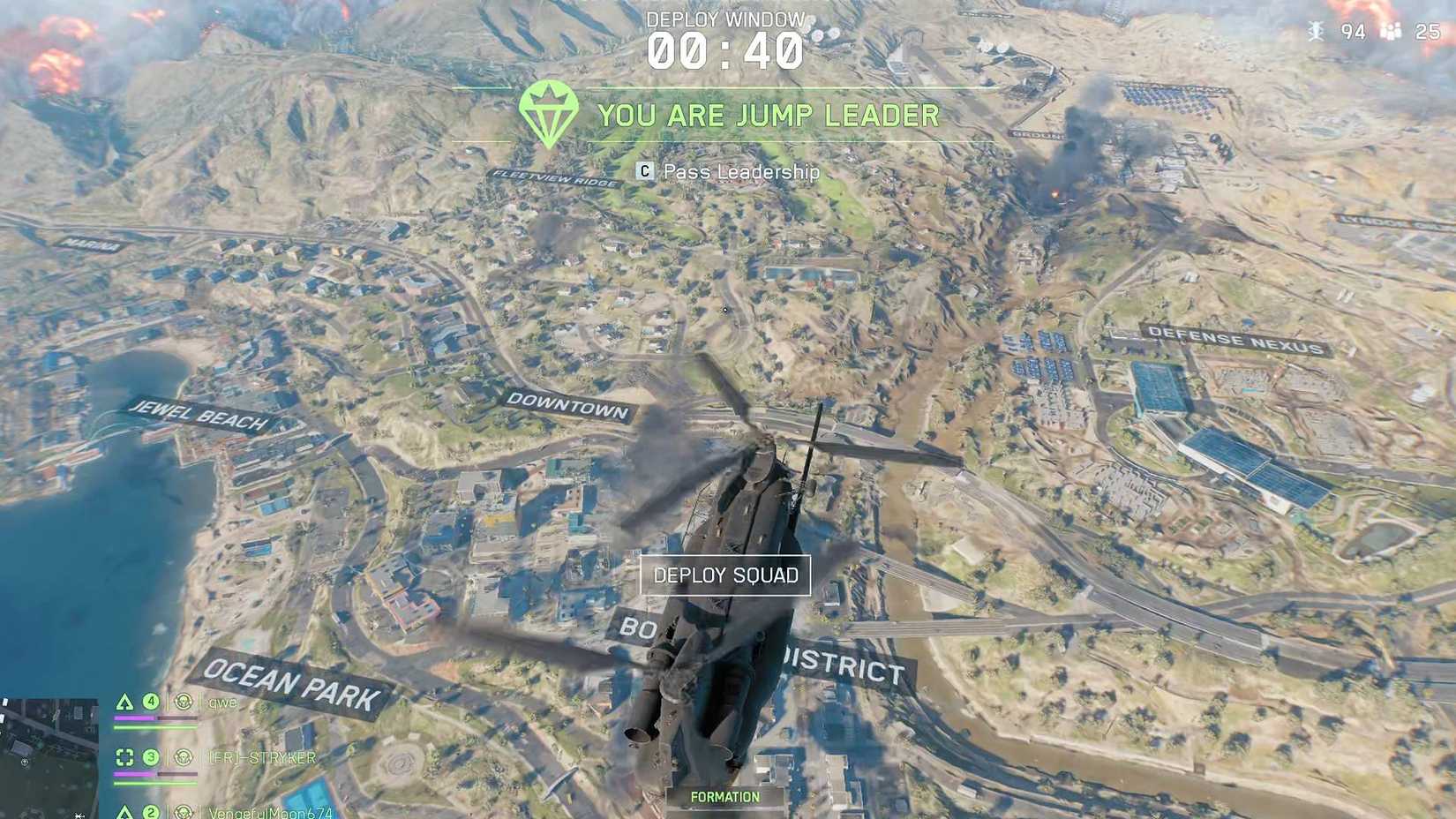
Task: Toggle qwe's squad ready triangle marker
Action: [124, 703]
